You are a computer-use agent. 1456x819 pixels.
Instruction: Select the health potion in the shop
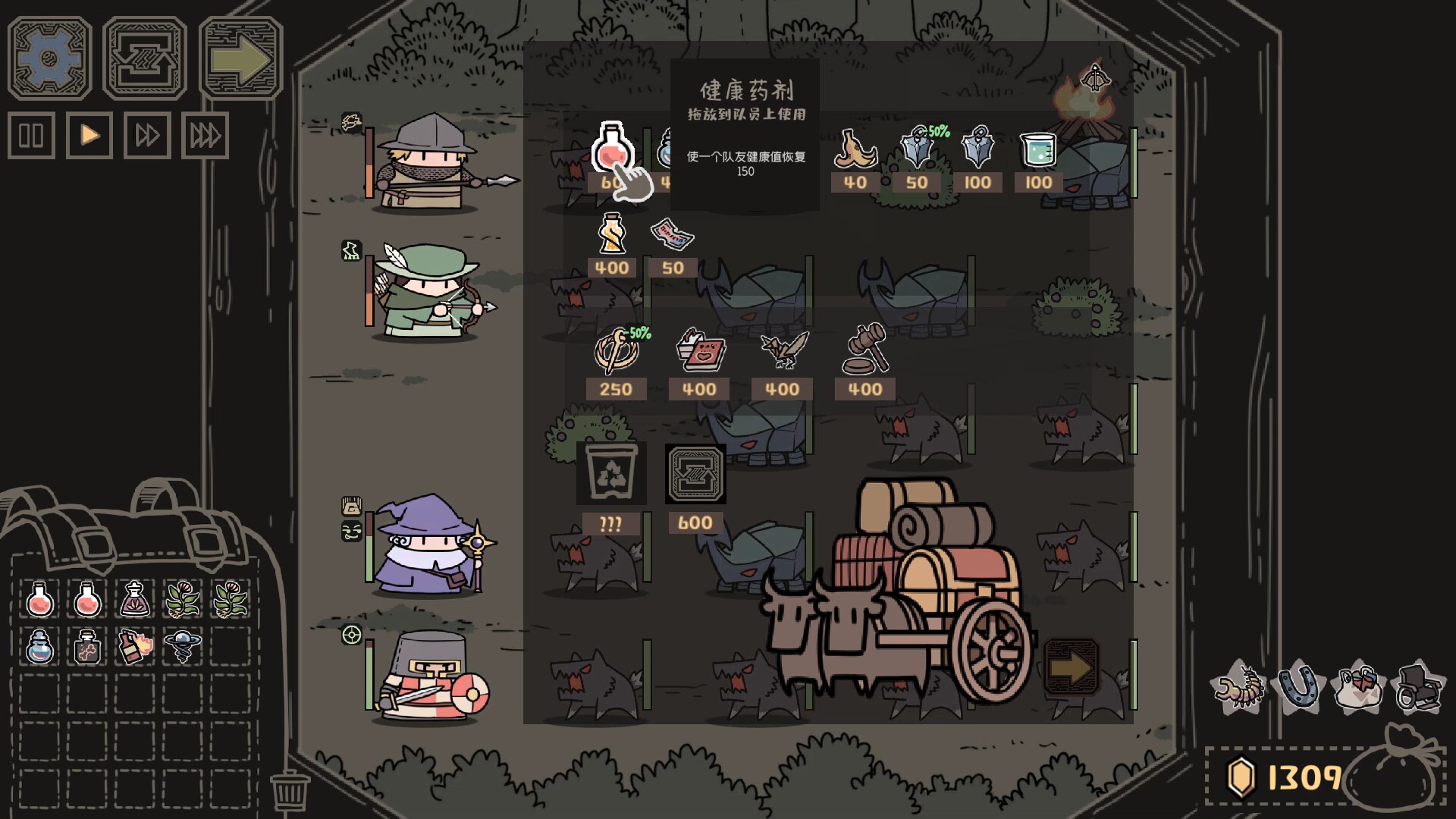[614, 152]
